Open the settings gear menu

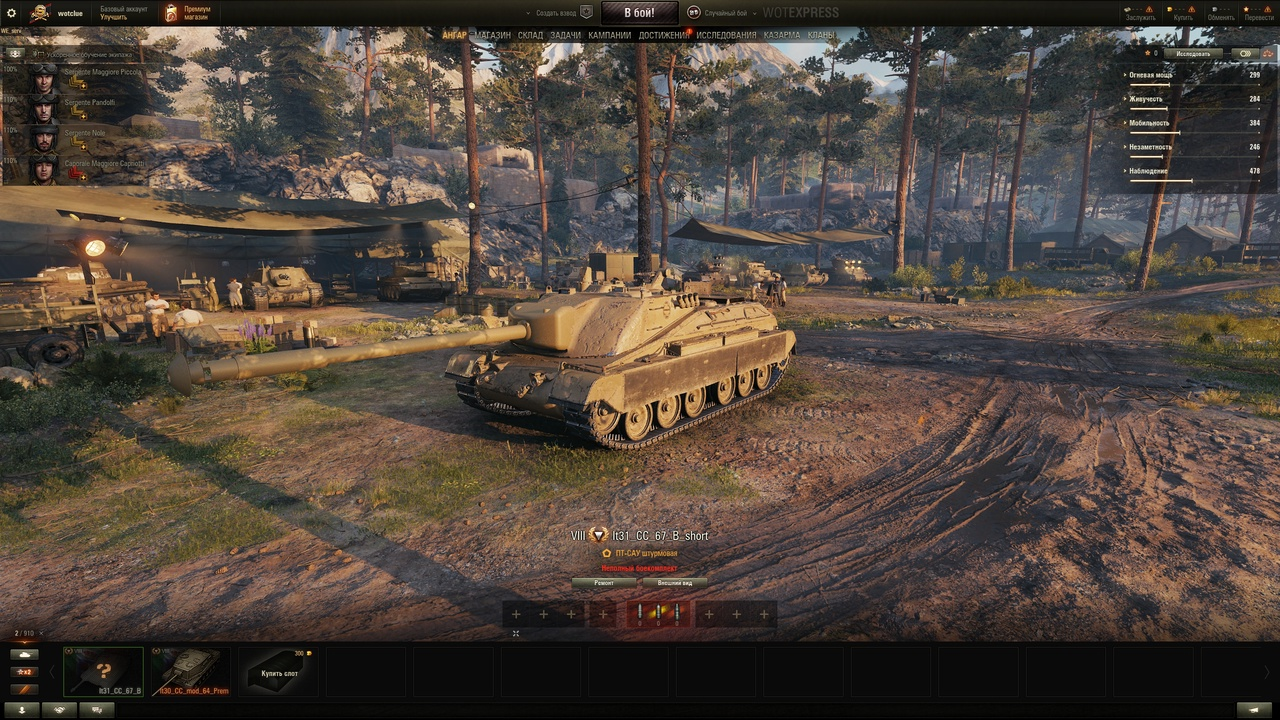point(12,13)
